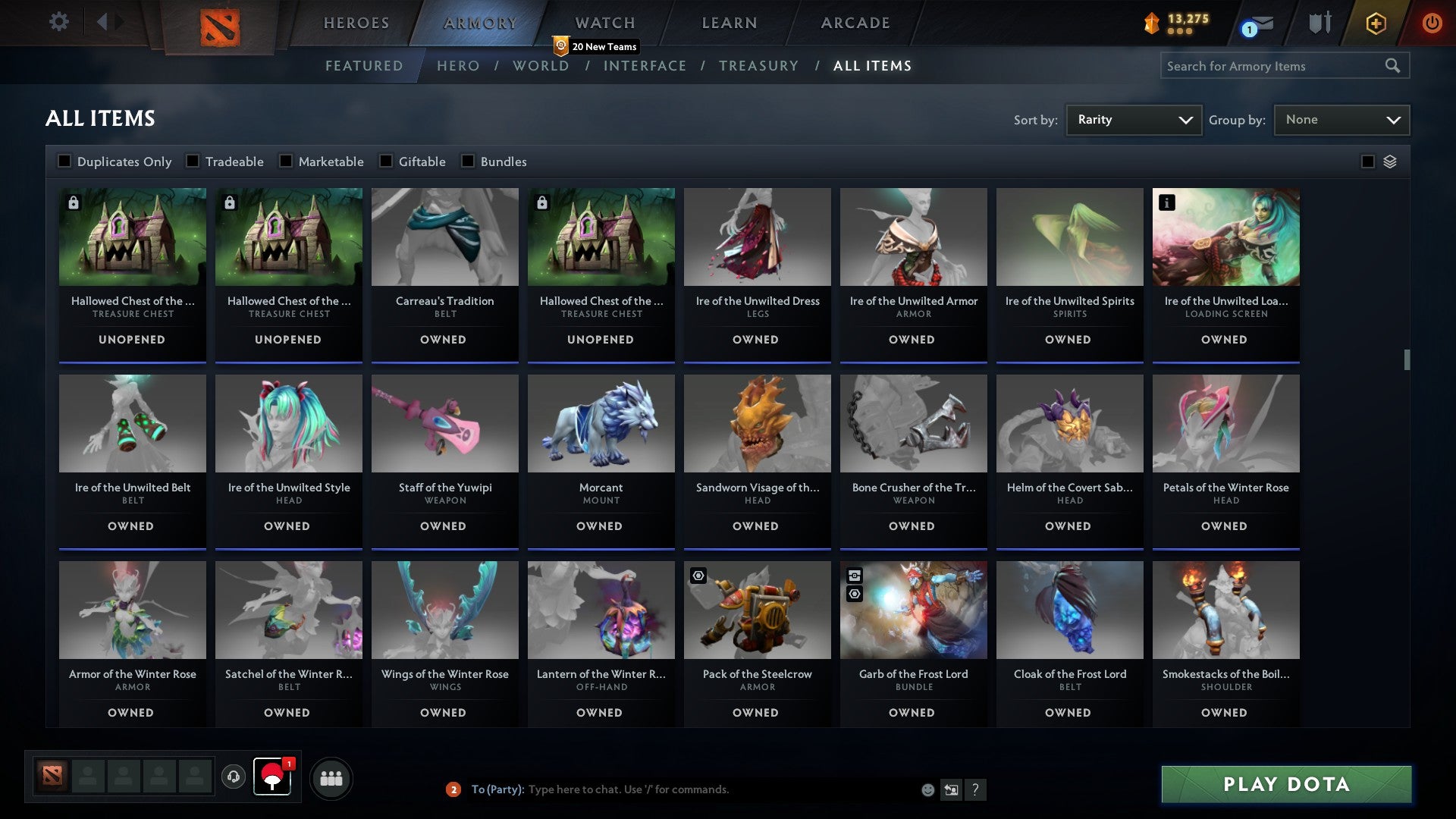Switch to the TREASURY tab
The image size is (1456, 819).
click(758, 66)
